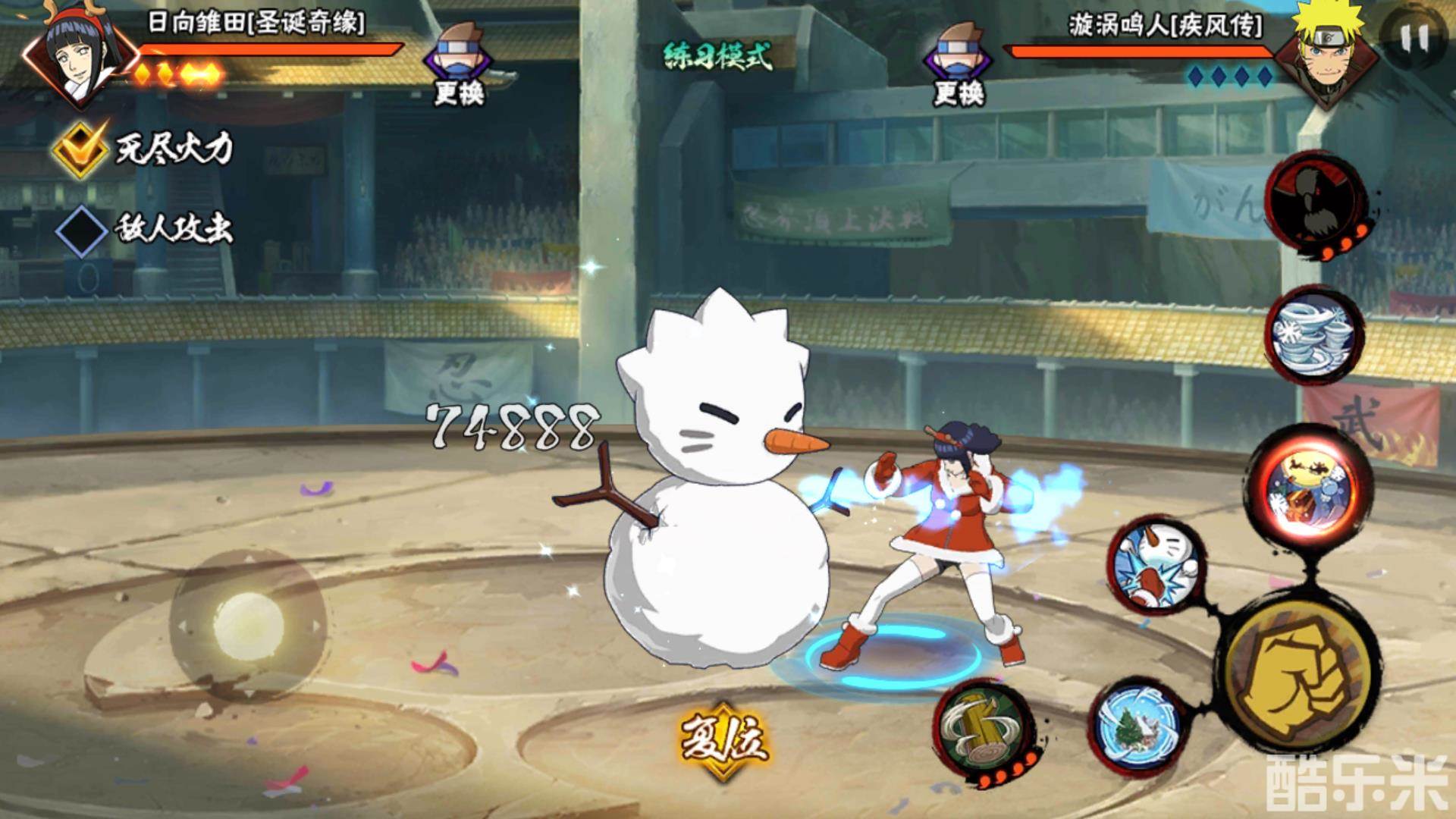Image resolution: width=1456 pixels, height=819 pixels.
Task: Activate the snowman skill icon
Action: tap(1155, 564)
